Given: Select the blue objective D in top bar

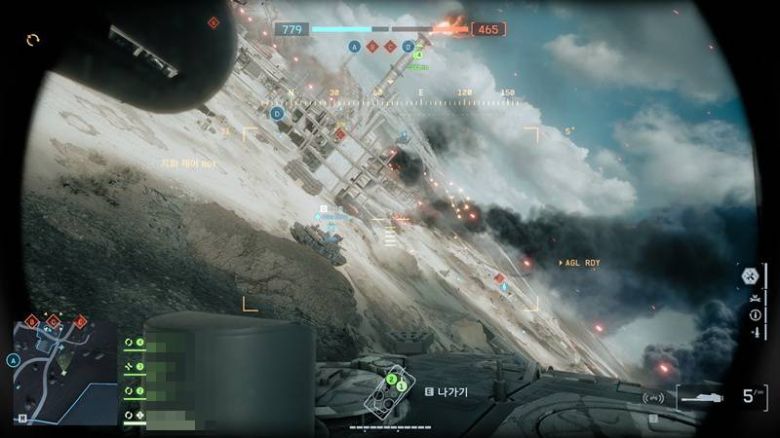Looking at the screenshot, I should coord(407,46).
